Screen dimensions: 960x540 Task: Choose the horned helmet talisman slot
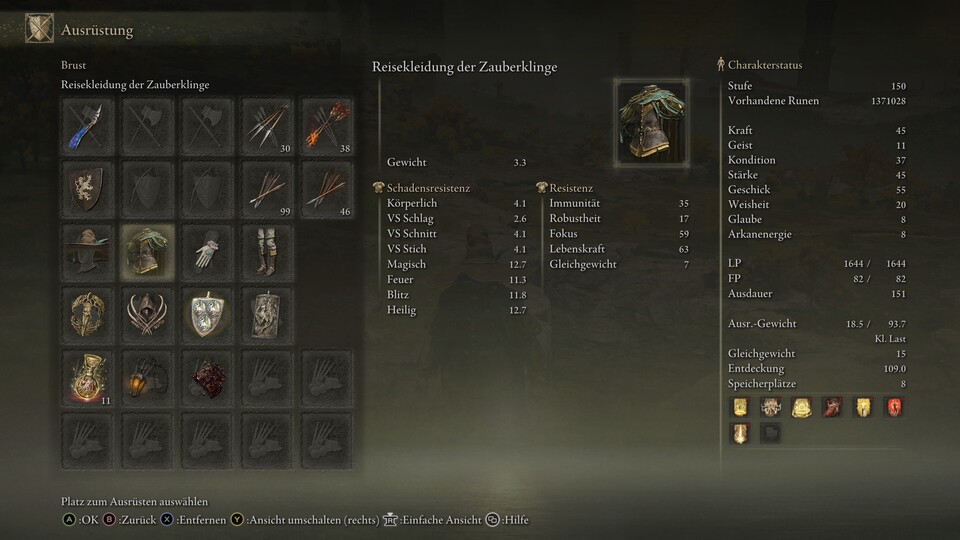(x=148, y=313)
